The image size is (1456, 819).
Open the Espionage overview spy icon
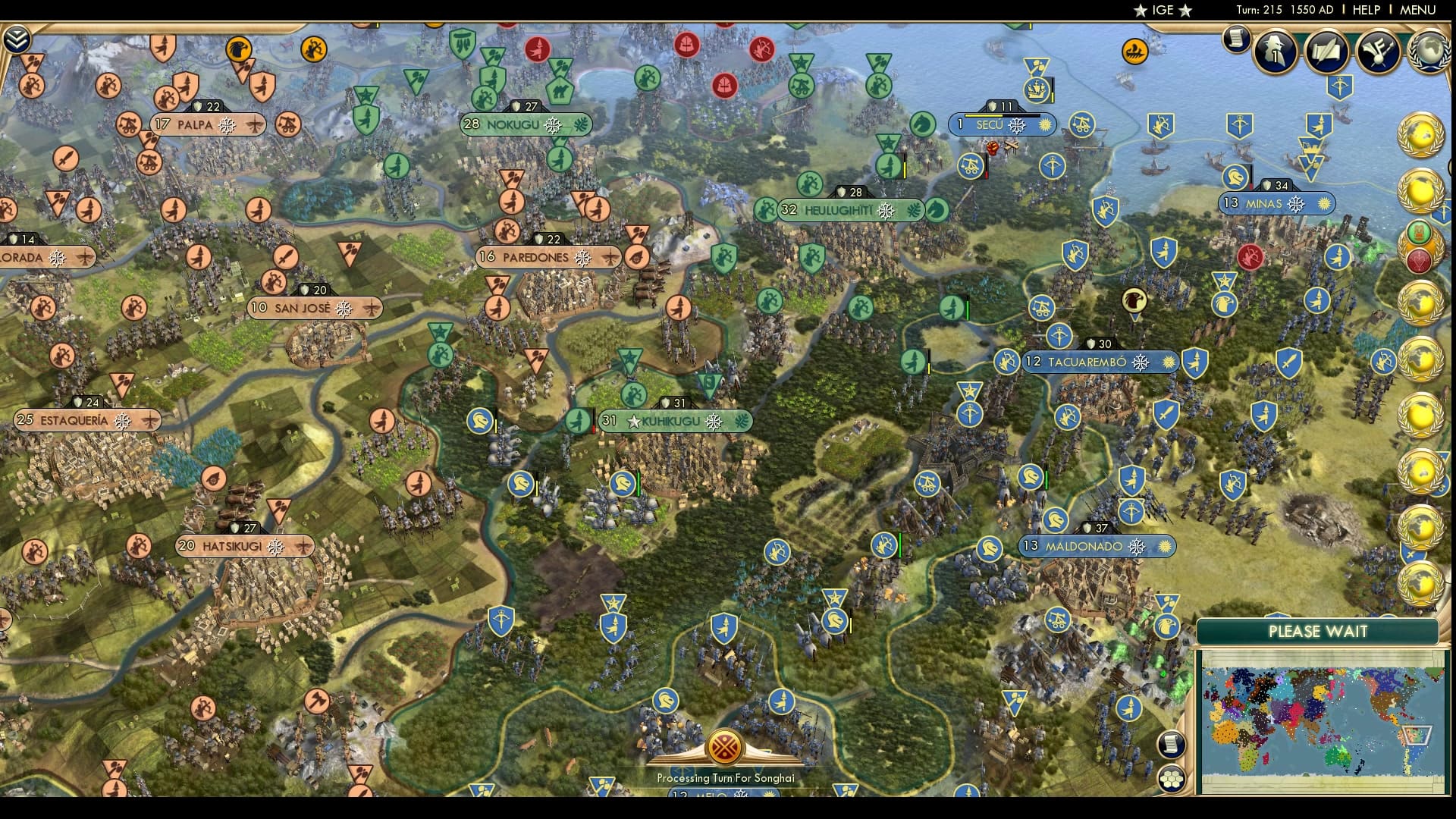1276,52
